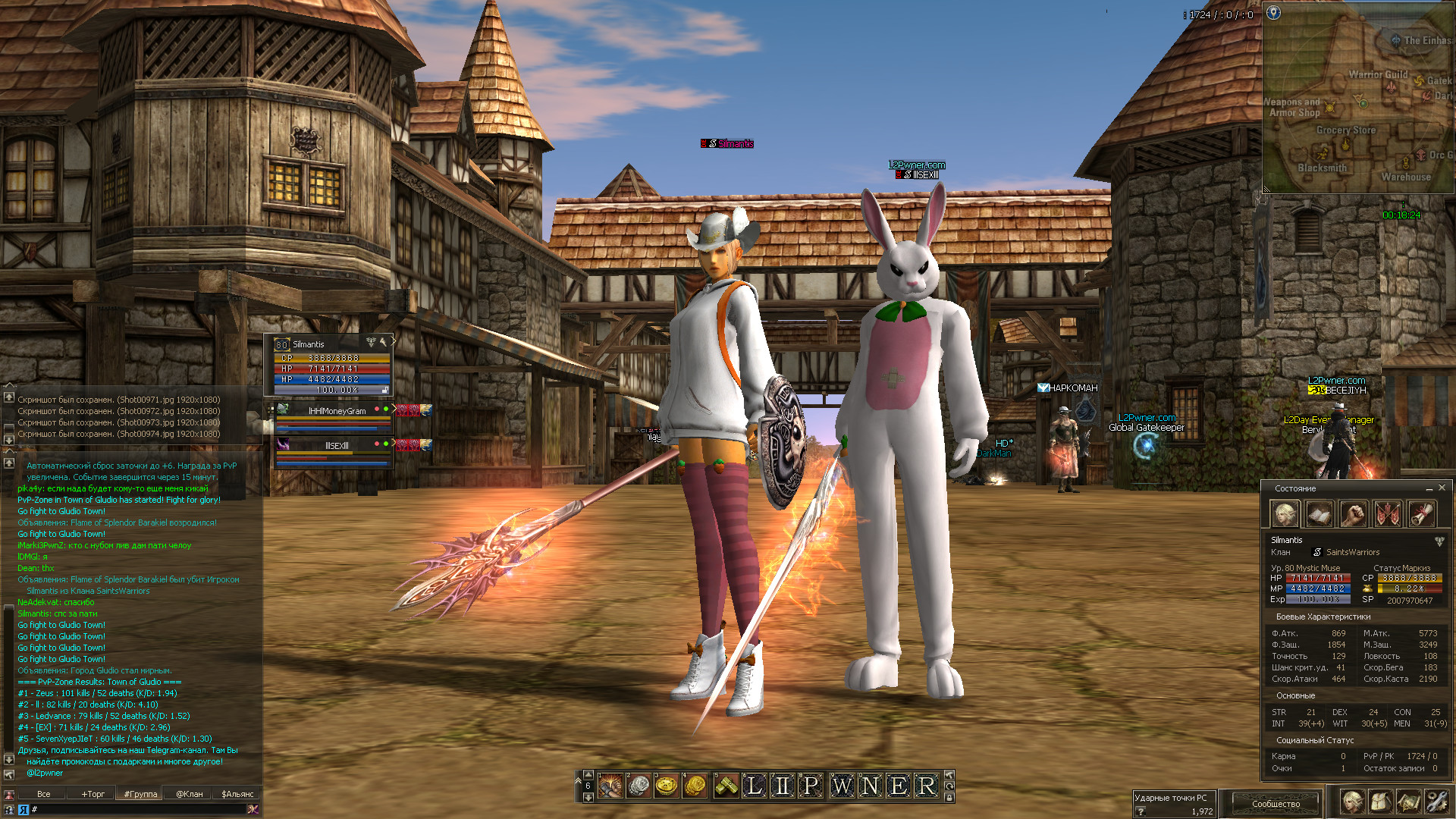Image resolution: width=1456 pixels, height=819 pixels.
Task: Use the gold bars hotbar slot
Action: (x=726, y=786)
